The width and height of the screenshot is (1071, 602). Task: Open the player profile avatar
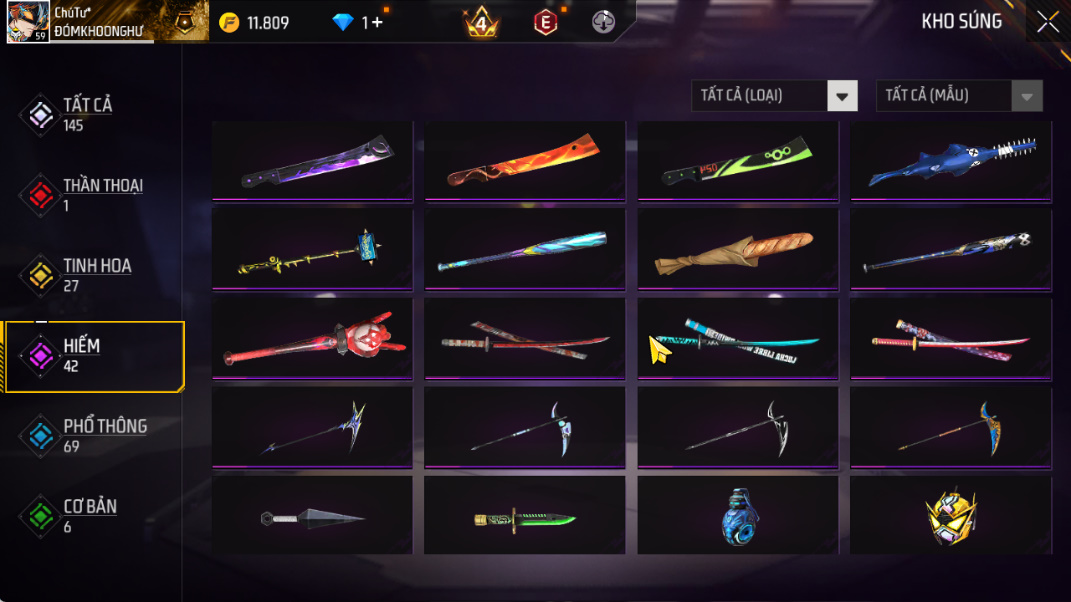click(x=27, y=21)
